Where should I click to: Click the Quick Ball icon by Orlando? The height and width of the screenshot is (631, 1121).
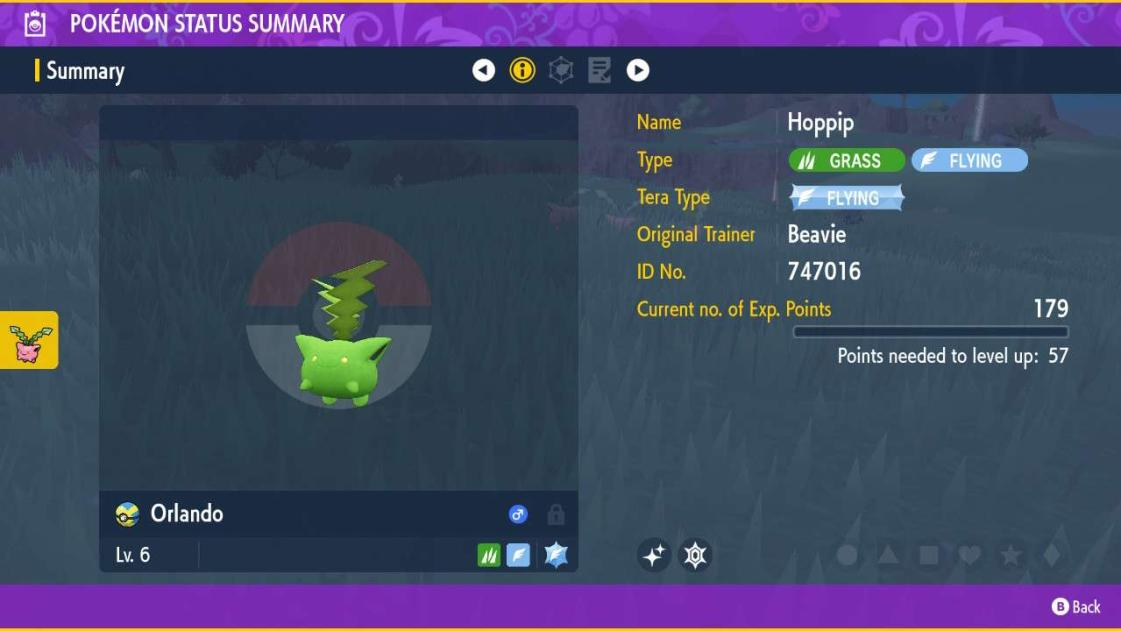tap(127, 514)
